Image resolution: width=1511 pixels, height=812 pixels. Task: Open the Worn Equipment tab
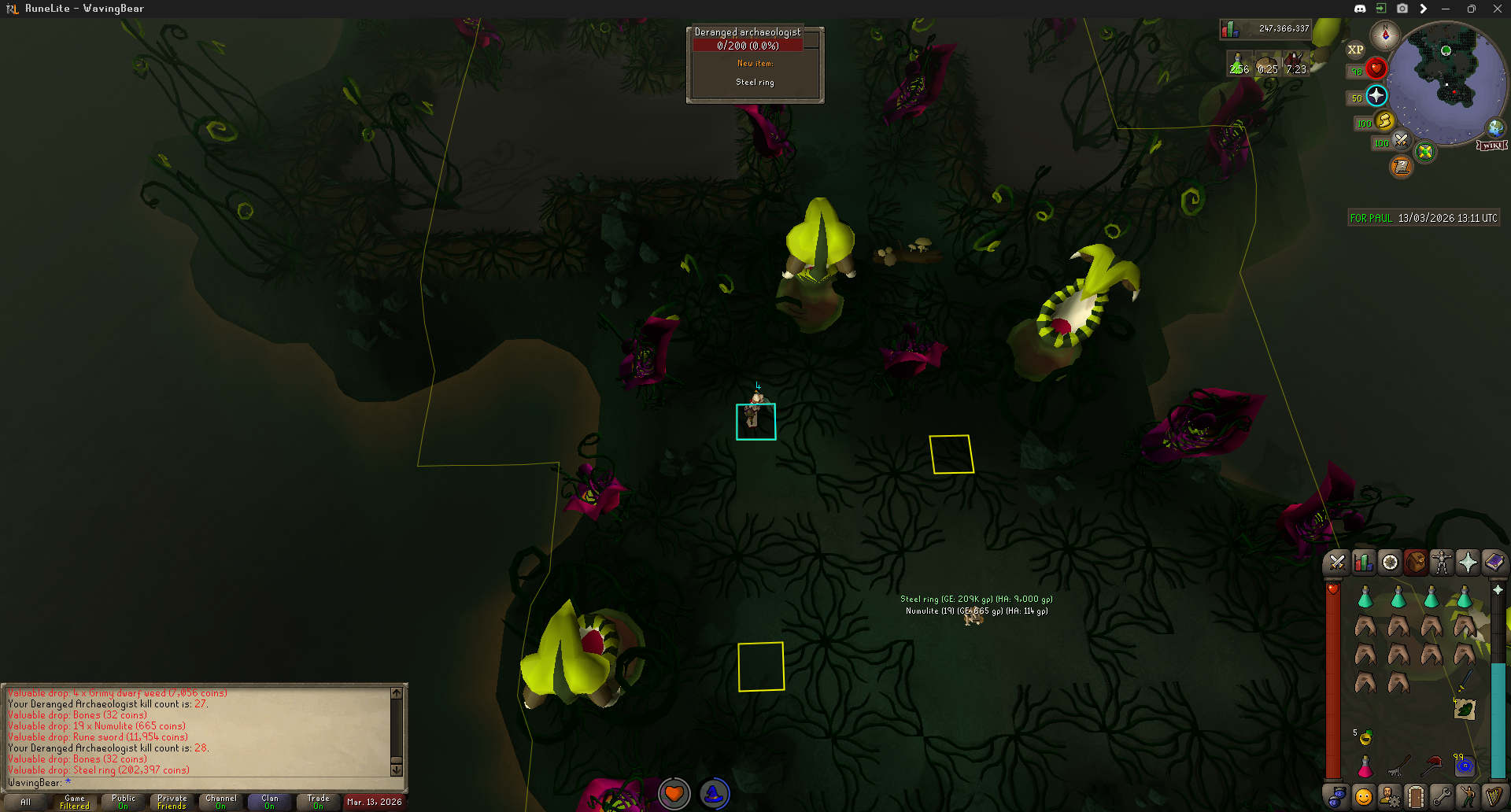click(1442, 563)
